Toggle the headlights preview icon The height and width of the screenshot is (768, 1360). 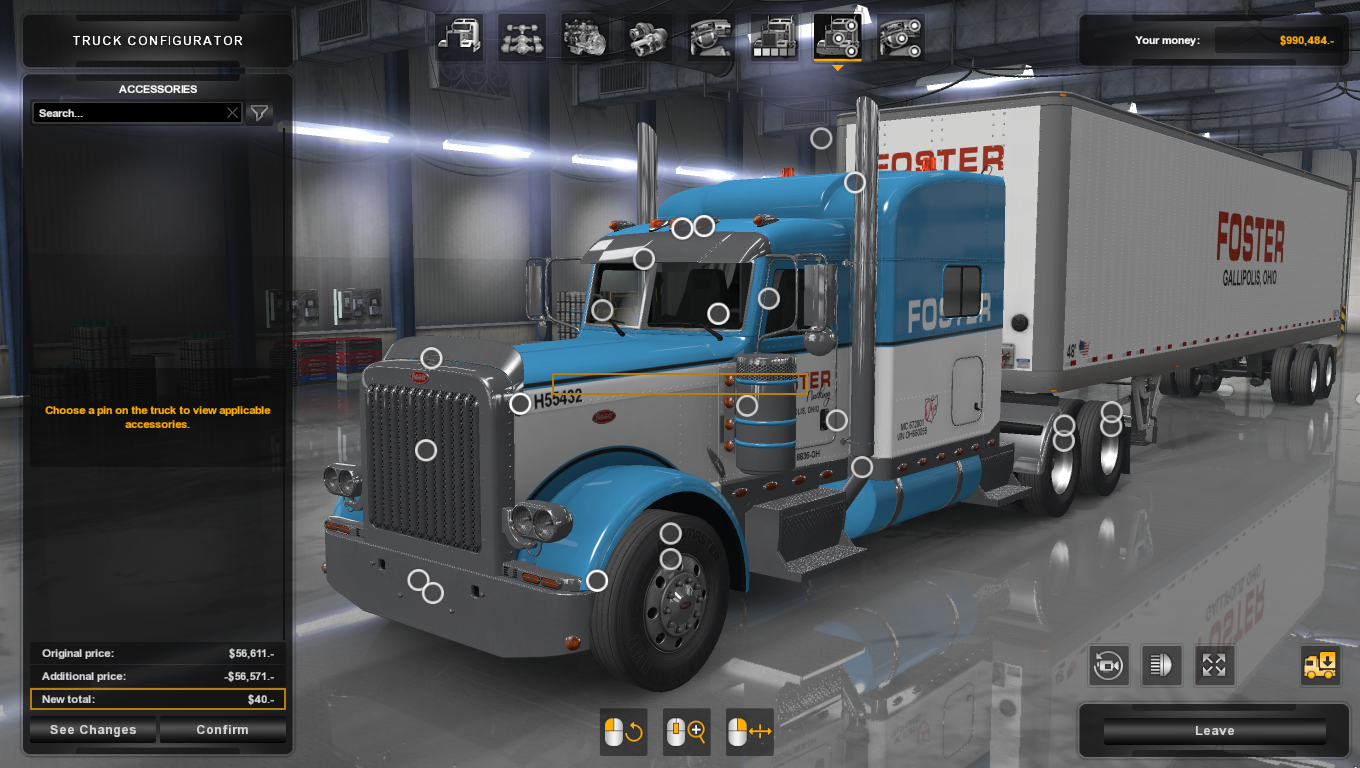tap(1161, 665)
